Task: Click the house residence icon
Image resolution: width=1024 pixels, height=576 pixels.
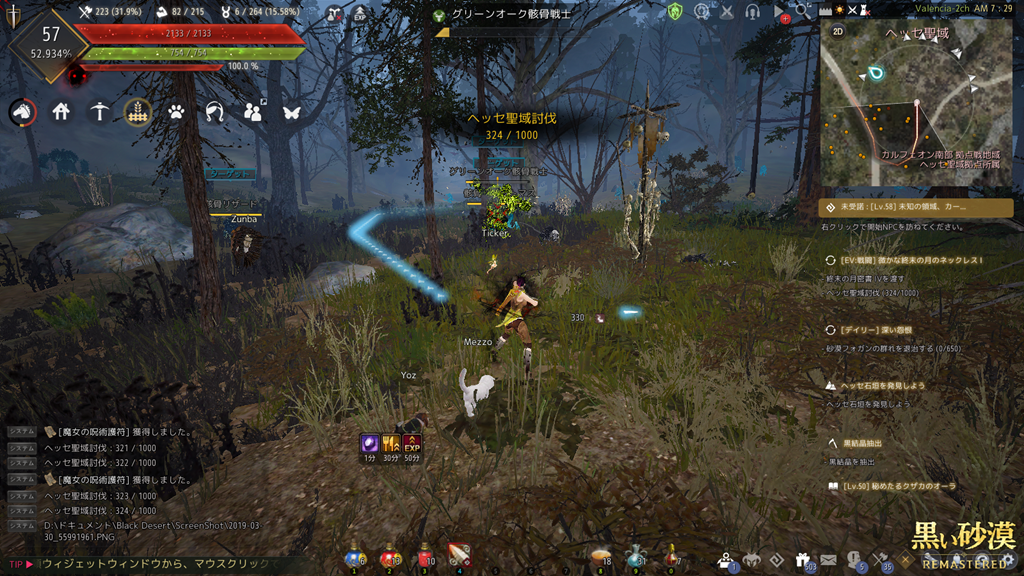Action: click(61, 112)
